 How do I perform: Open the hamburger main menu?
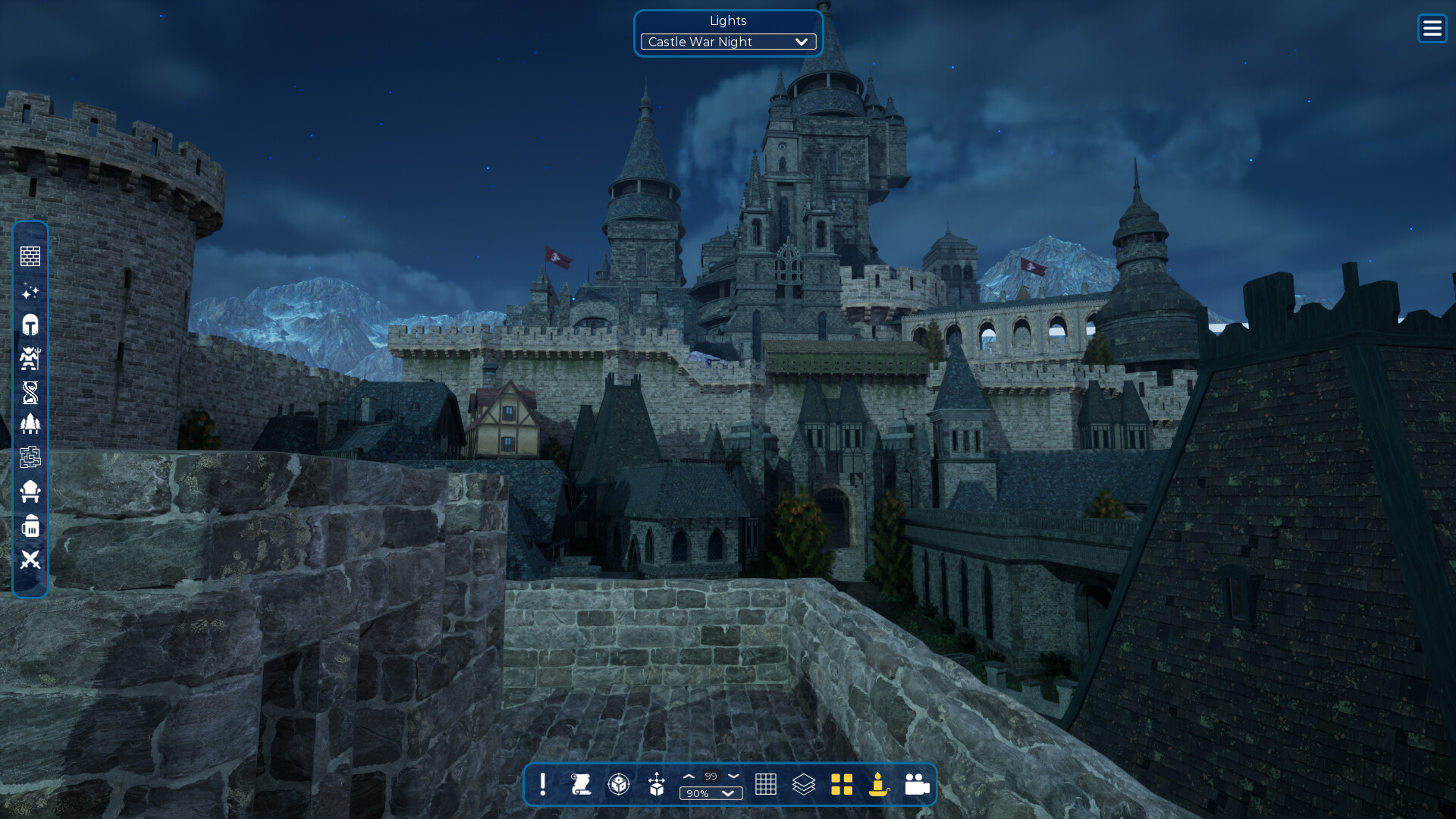[x=1432, y=29]
